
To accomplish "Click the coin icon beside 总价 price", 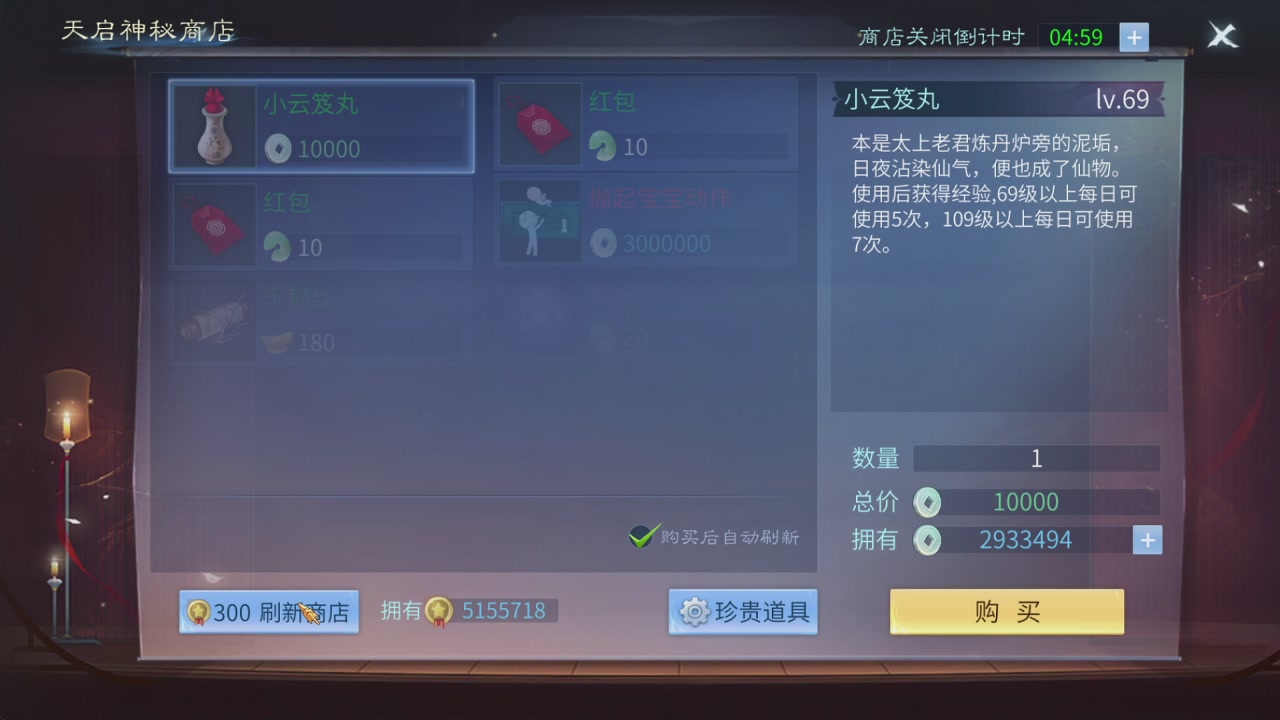I will [x=928, y=502].
